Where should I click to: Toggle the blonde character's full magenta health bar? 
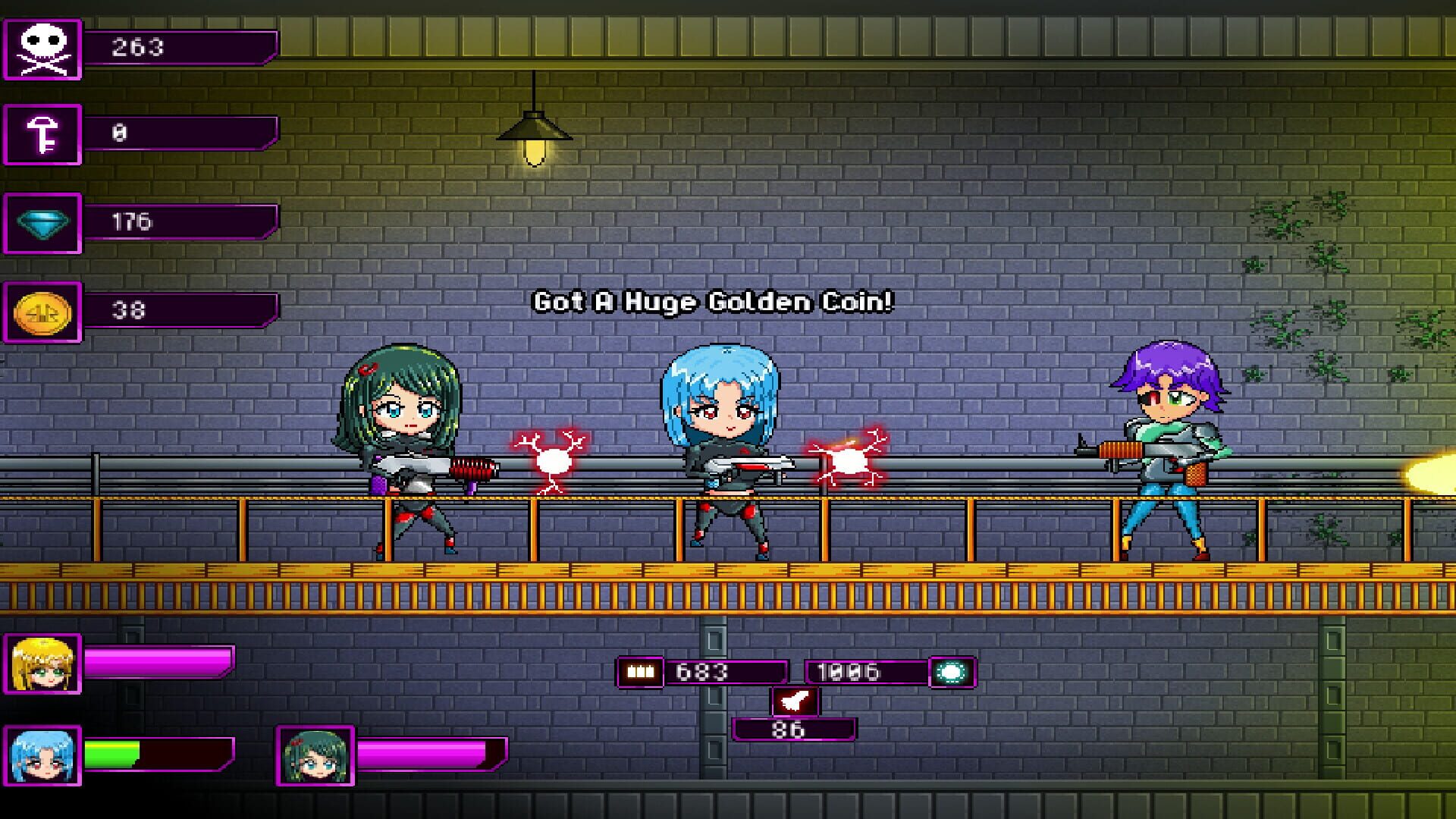[x=159, y=664]
